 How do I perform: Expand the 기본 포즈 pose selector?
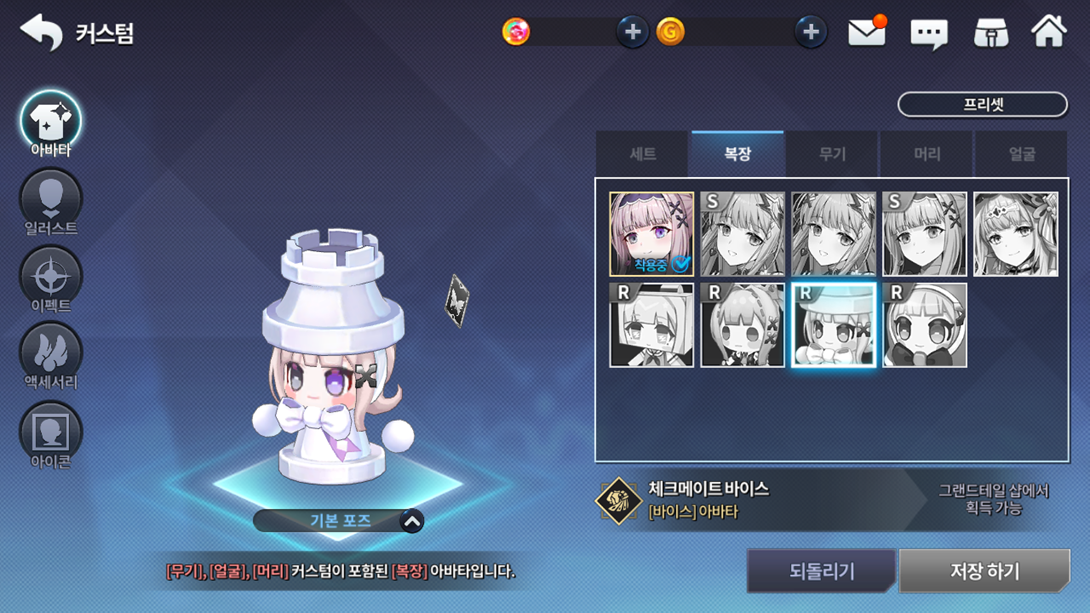[411, 521]
